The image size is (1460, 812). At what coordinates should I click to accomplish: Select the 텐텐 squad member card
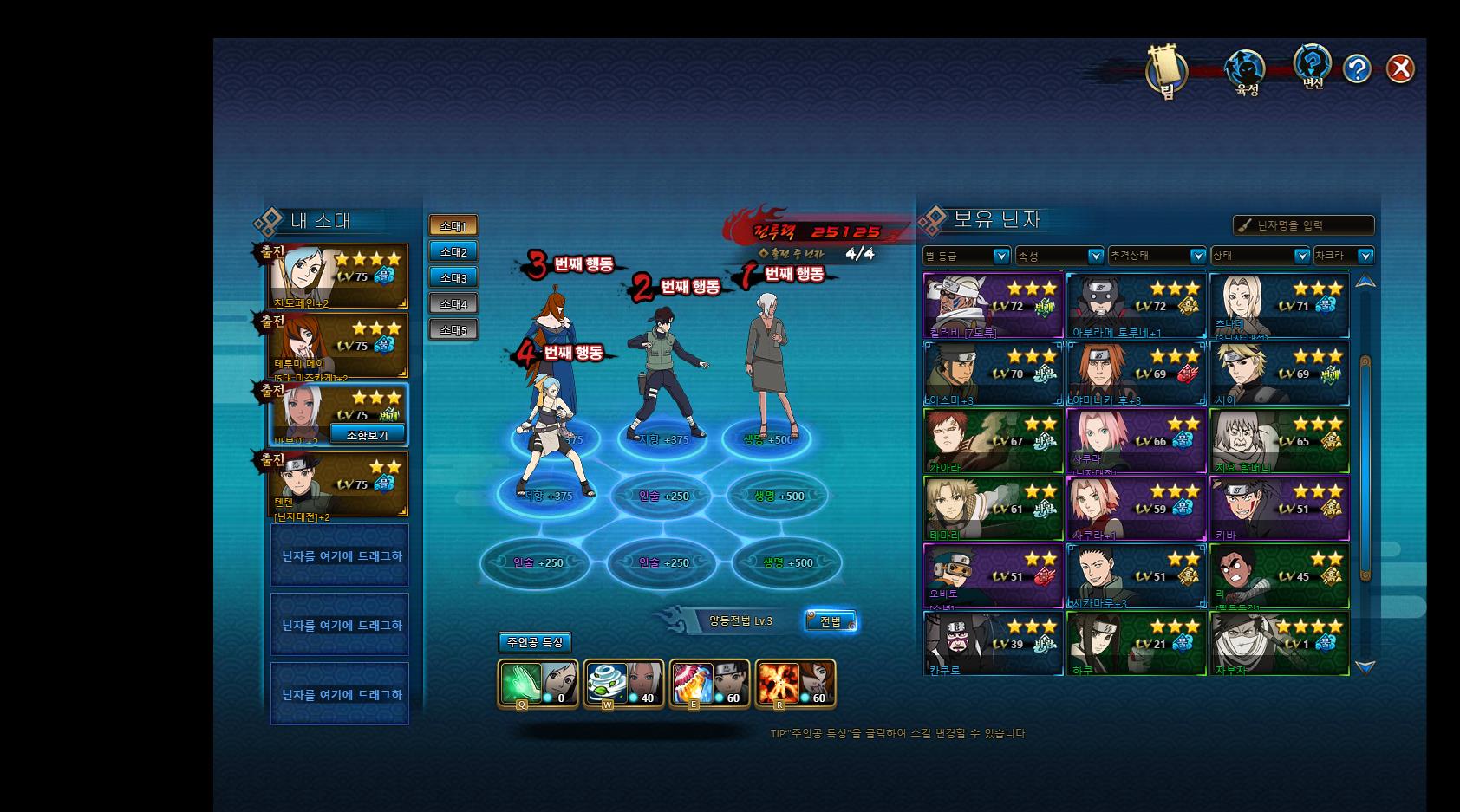(x=340, y=484)
